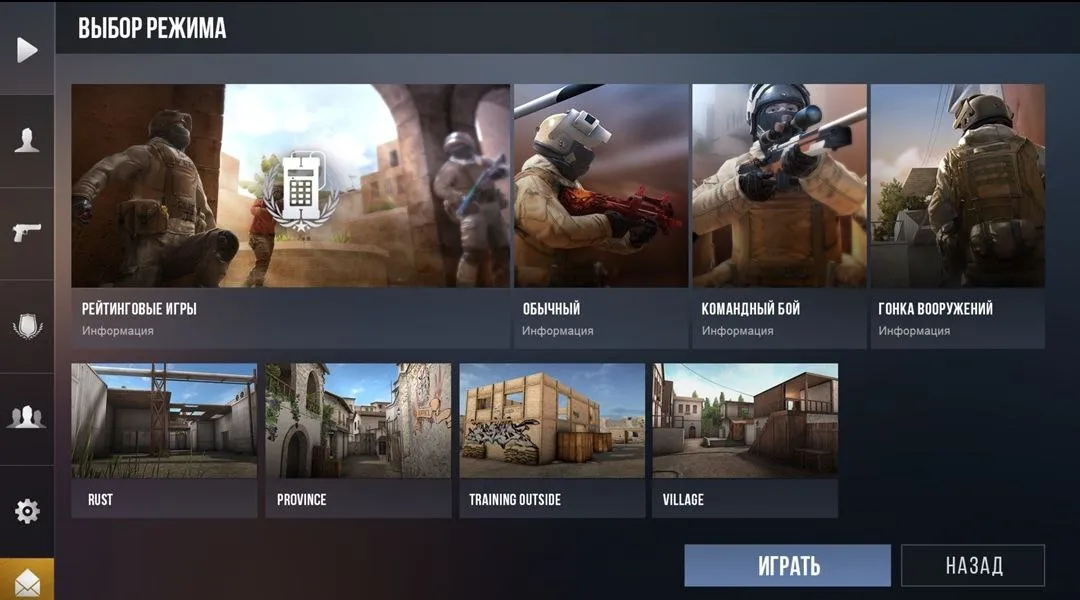Open the player profile sidebar icon
This screenshot has width=1080, height=600.
click(x=27, y=141)
